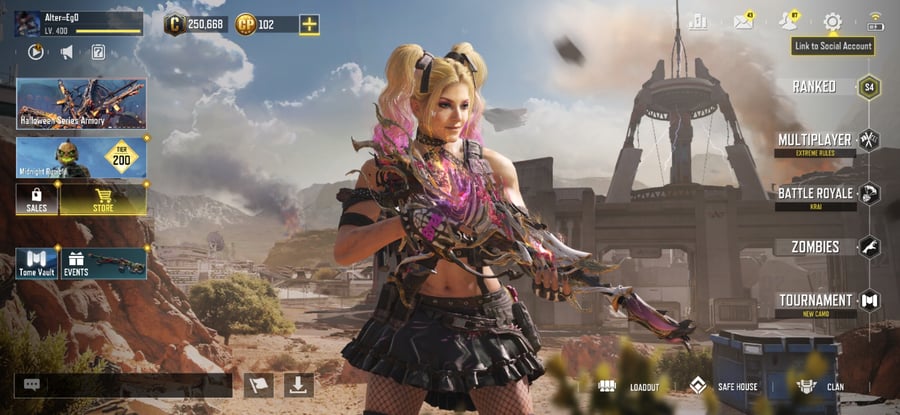Open the Alter=EgO player profile
The height and width of the screenshot is (415, 900).
(x=78, y=23)
